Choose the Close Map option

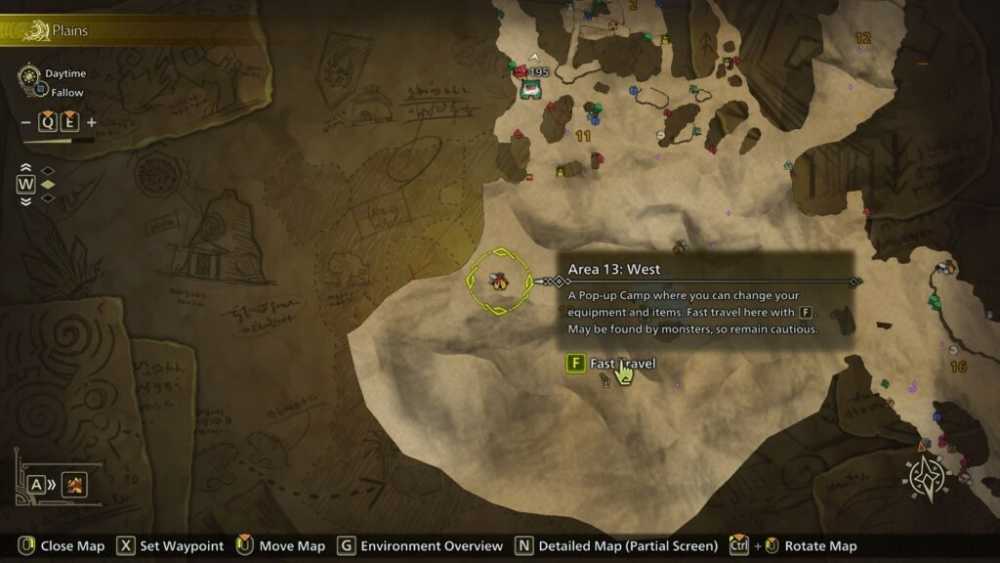61,546
